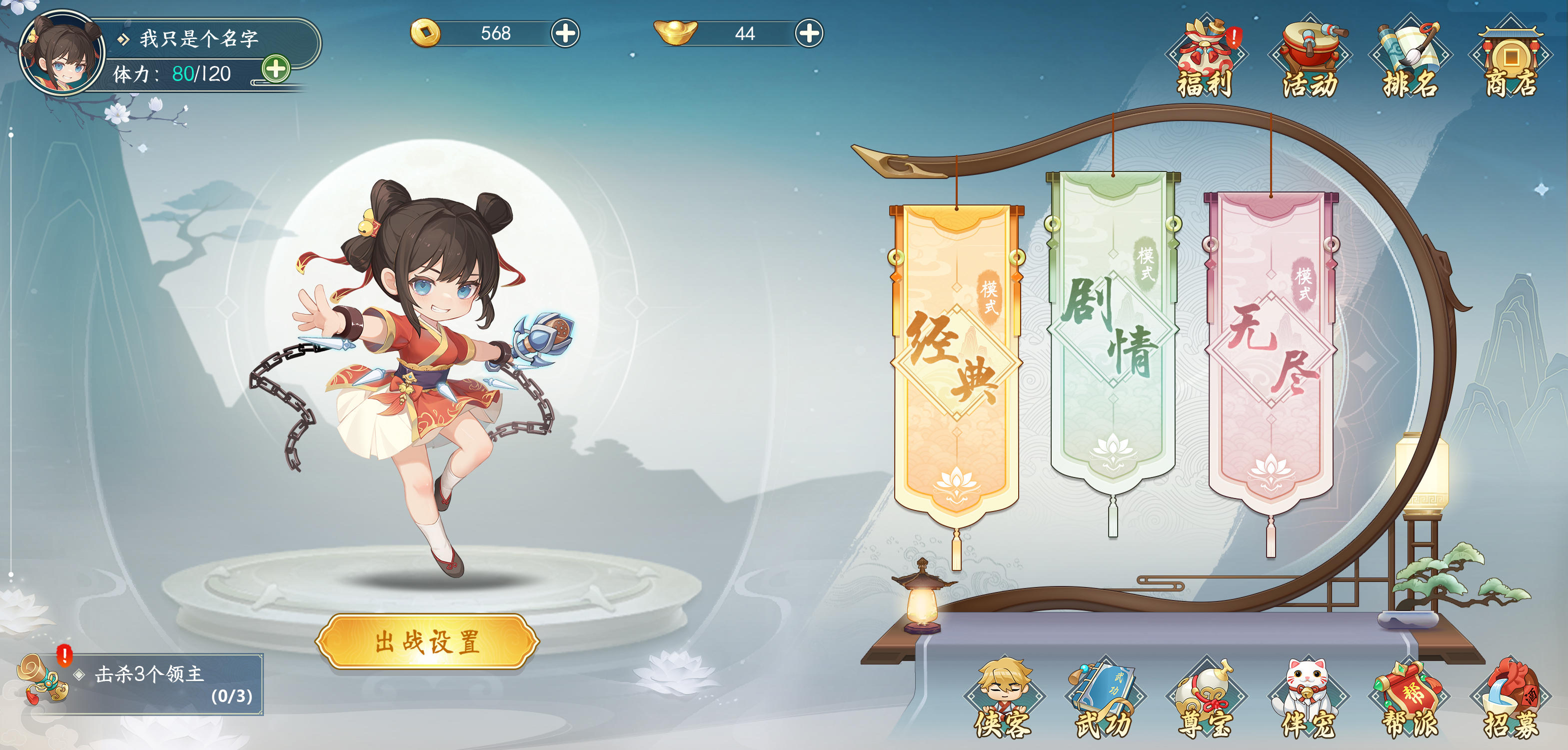Screen dimensions: 1568x750
Task: Go to the 招募 recruit menu
Action: tap(1512, 699)
